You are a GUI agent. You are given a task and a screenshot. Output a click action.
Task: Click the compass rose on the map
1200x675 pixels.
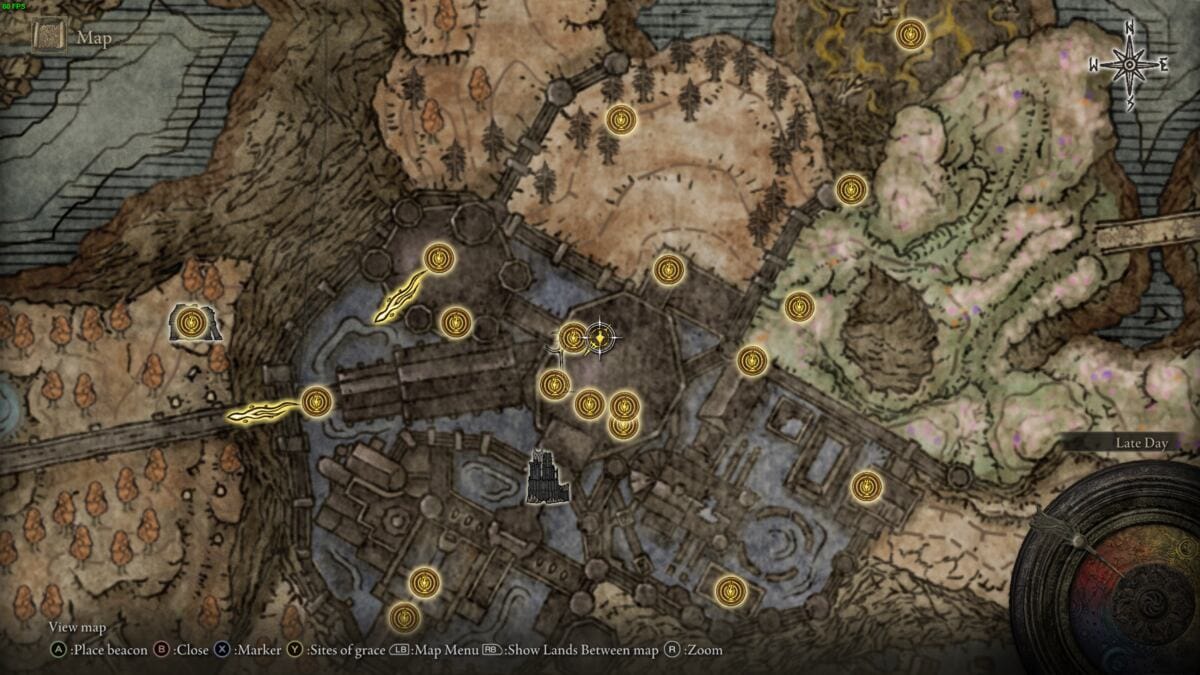[1129, 65]
